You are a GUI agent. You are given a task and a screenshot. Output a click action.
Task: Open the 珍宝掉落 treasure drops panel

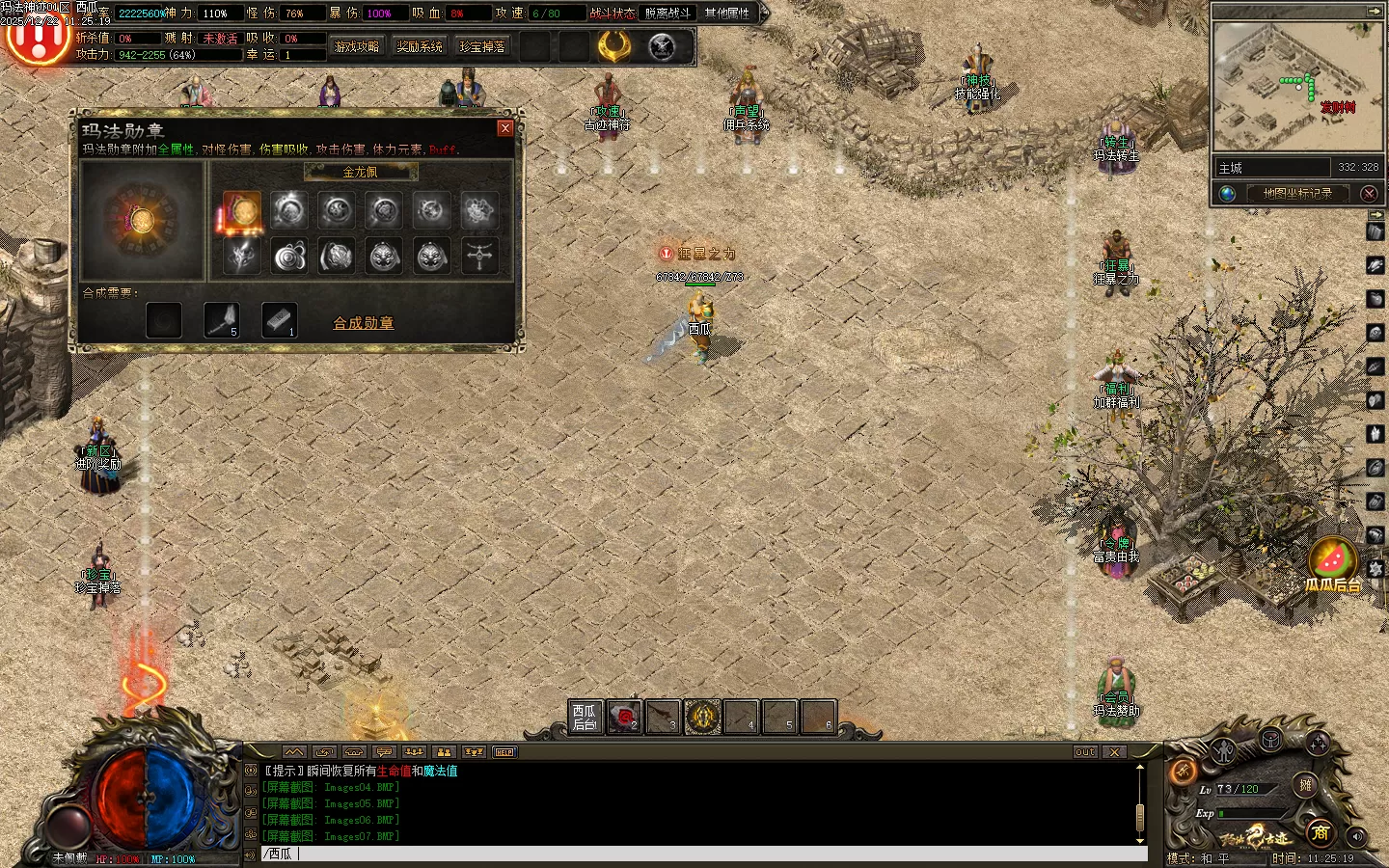point(482,46)
